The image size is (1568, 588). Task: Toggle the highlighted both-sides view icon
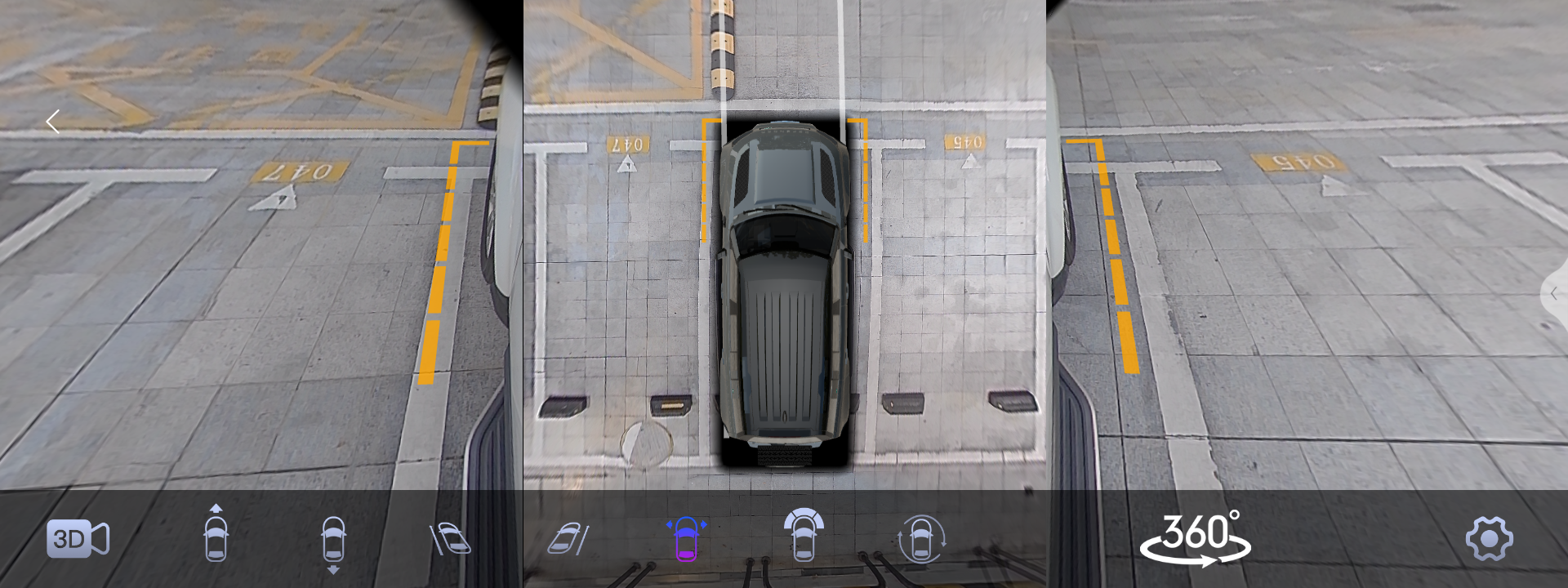tap(686, 539)
